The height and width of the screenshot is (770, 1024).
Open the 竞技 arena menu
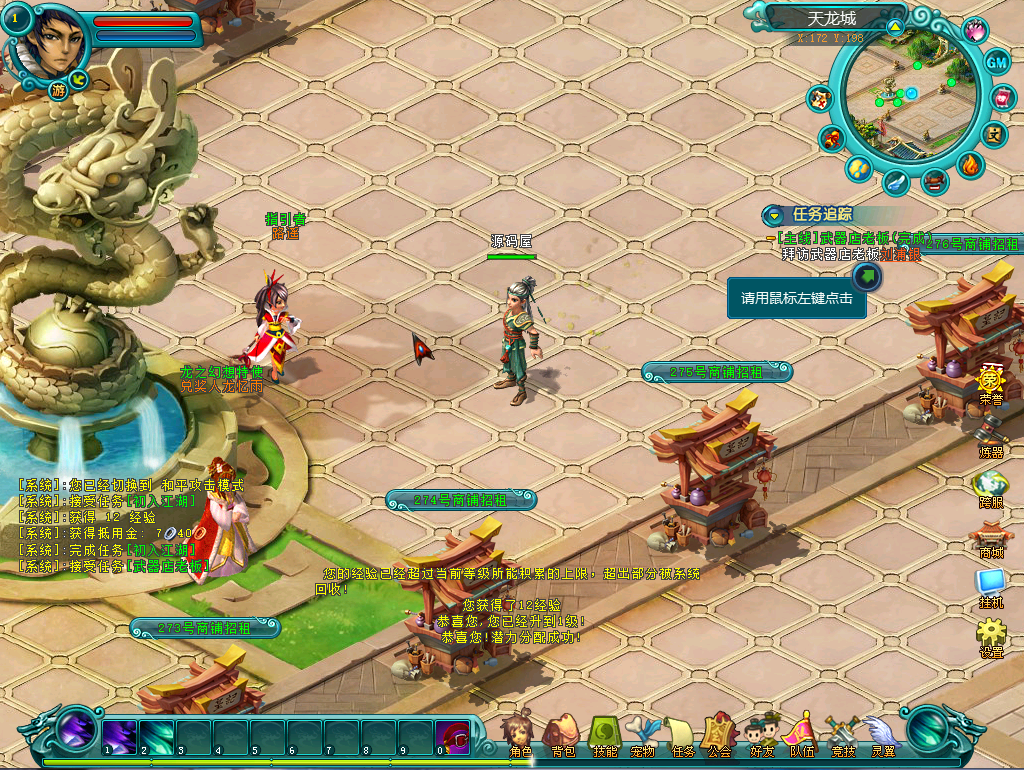[x=842, y=735]
